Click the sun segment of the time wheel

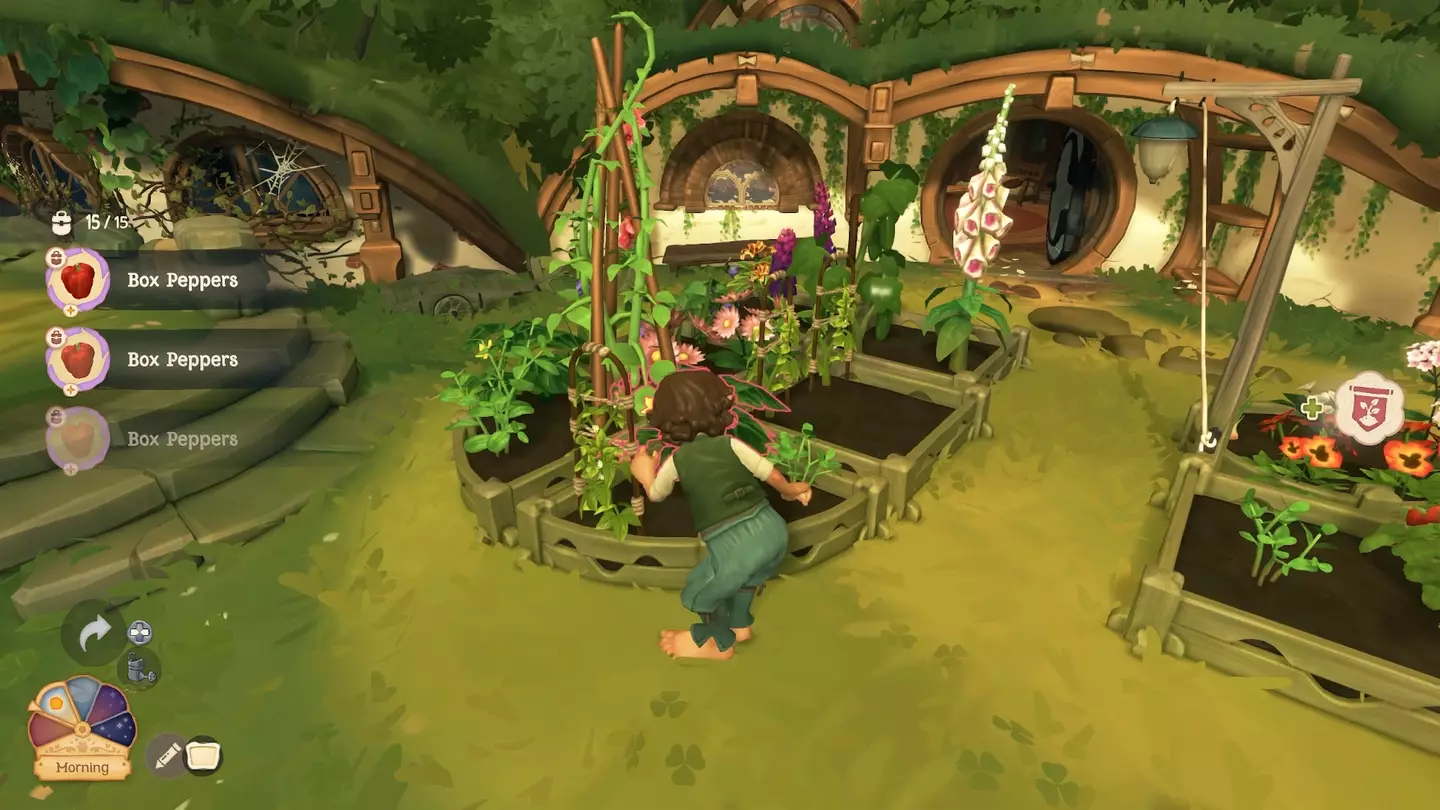[55, 702]
